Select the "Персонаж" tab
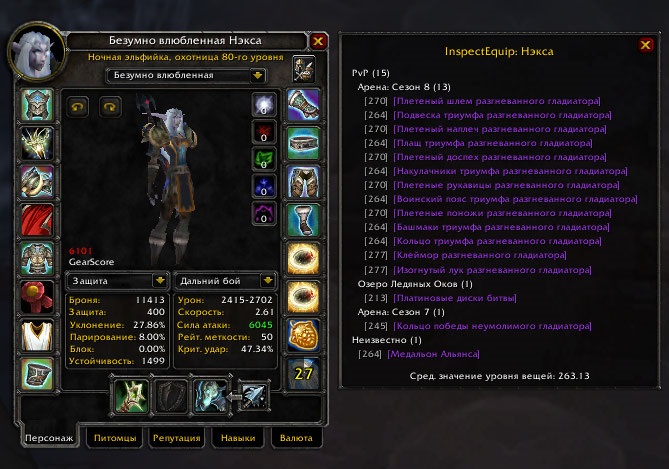 [50, 438]
